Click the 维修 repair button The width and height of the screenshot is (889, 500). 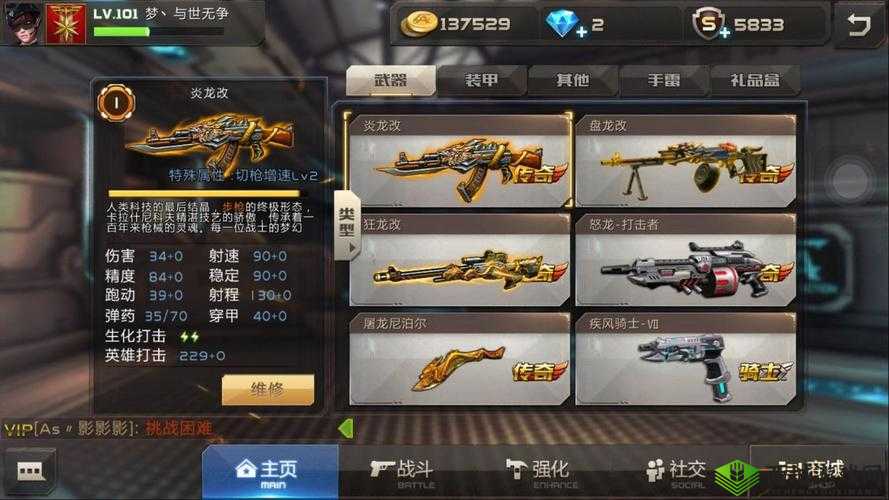click(x=267, y=389)
